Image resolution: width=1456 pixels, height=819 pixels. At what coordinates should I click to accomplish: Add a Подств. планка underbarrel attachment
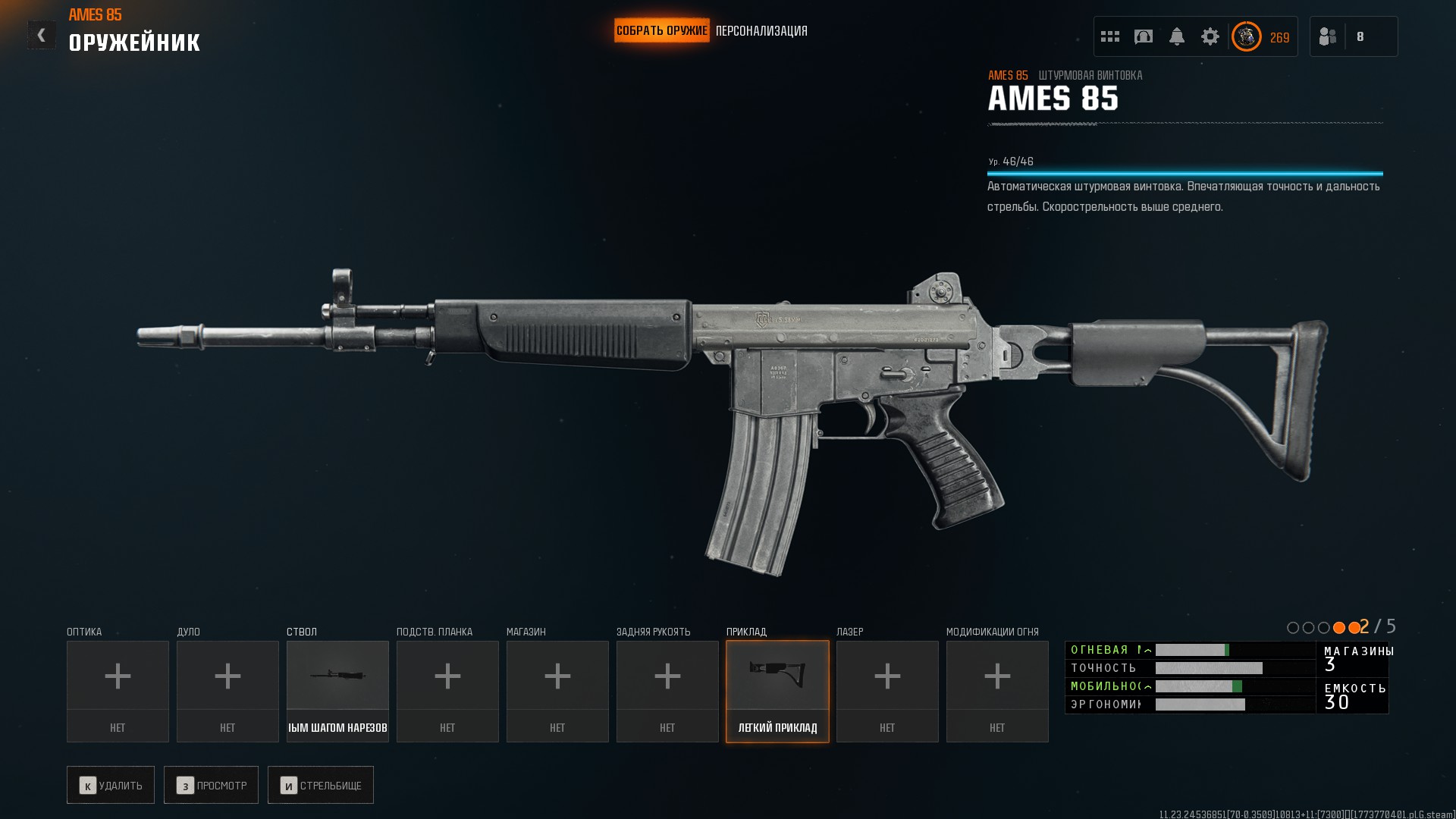[x=447, y=691]
